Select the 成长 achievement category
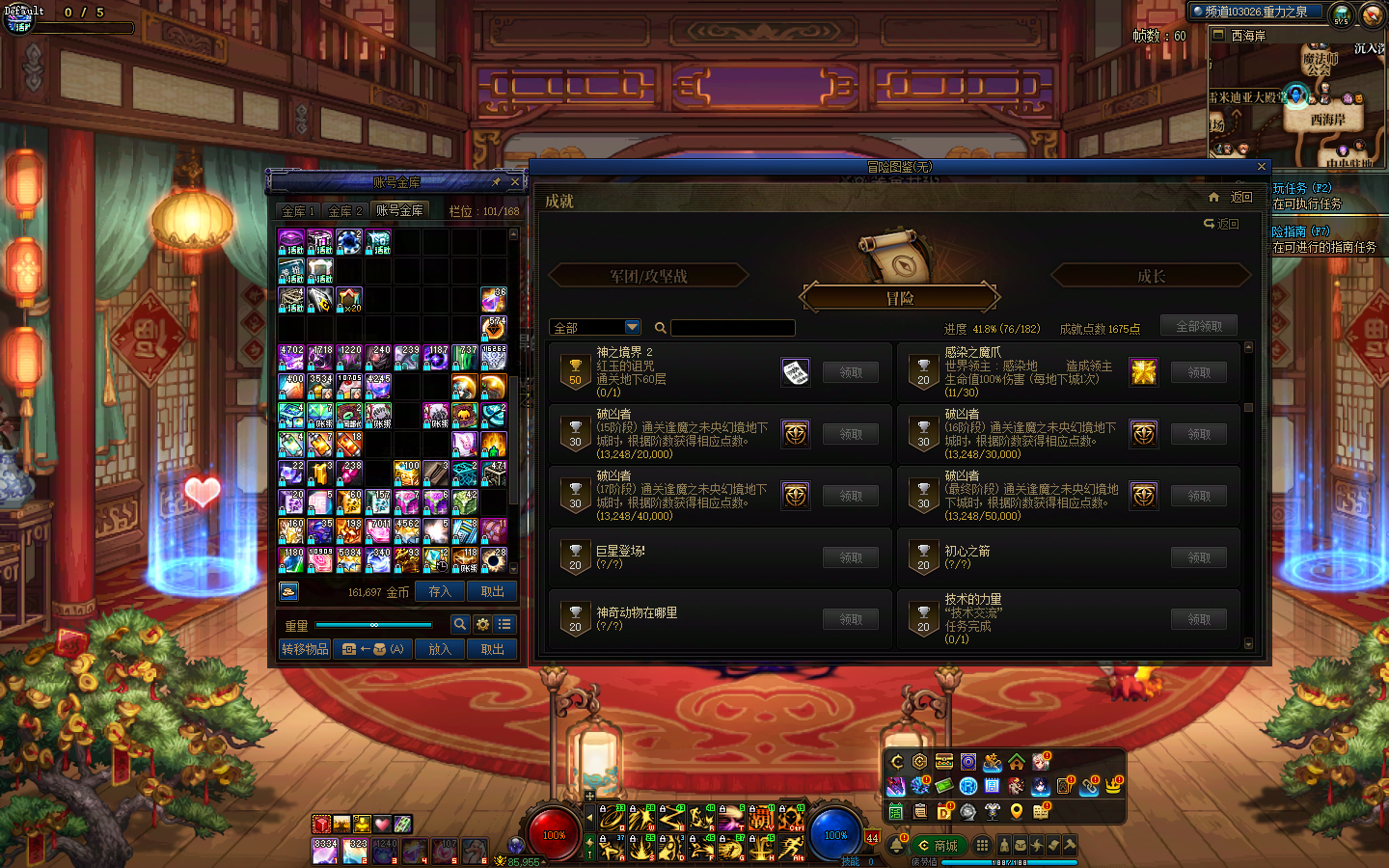 click(x=1151, y=276)
